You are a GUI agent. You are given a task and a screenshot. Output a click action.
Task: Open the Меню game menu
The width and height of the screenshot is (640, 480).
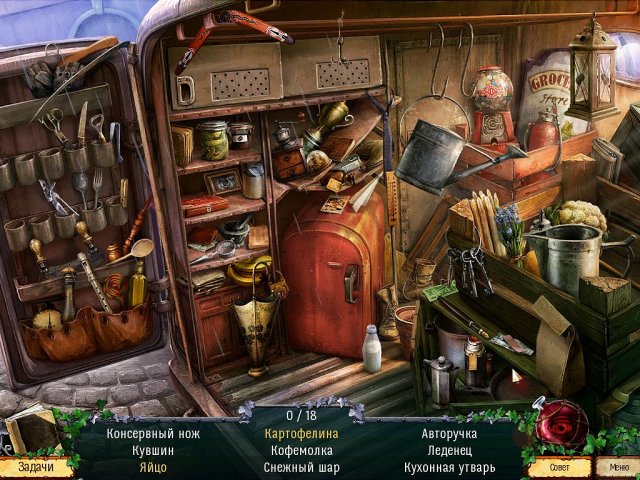click(x=614, y=466)
